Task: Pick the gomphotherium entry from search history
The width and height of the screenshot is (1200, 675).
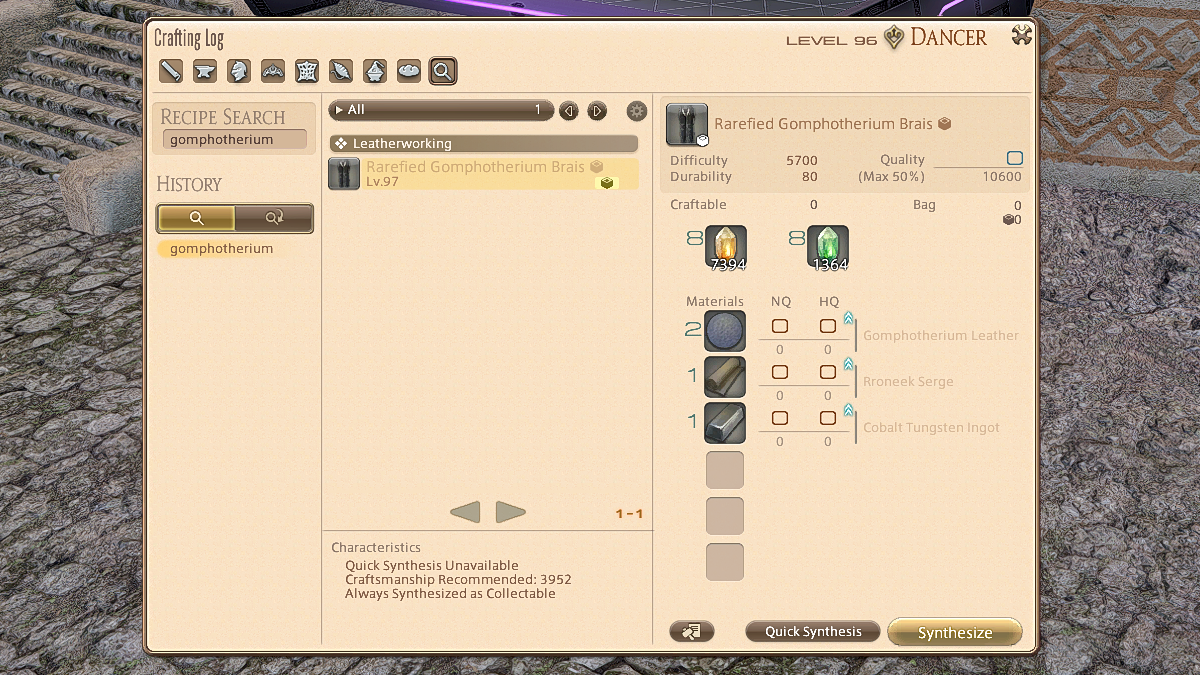Action: point(222,249)
